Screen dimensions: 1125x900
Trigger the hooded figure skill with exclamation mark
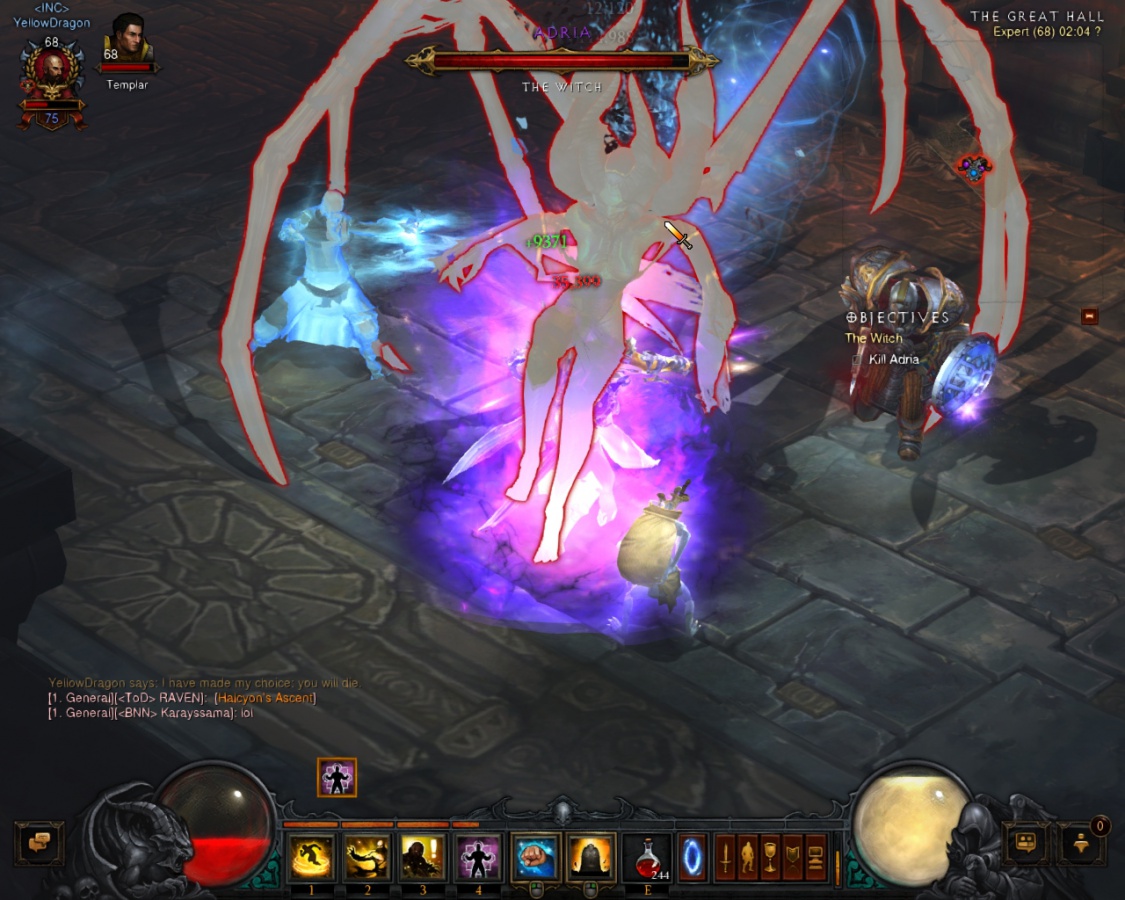423,857
